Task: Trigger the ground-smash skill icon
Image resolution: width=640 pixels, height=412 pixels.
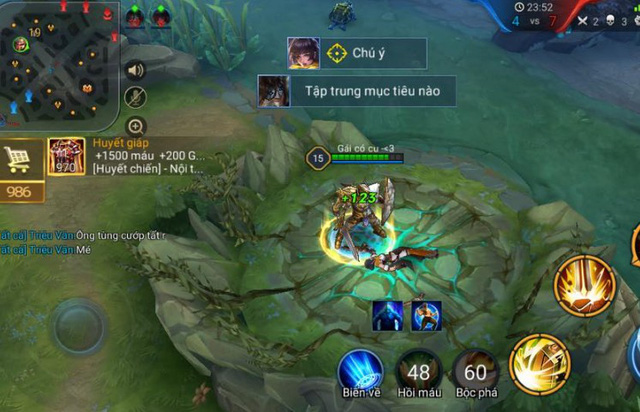Action: point(585,287)
